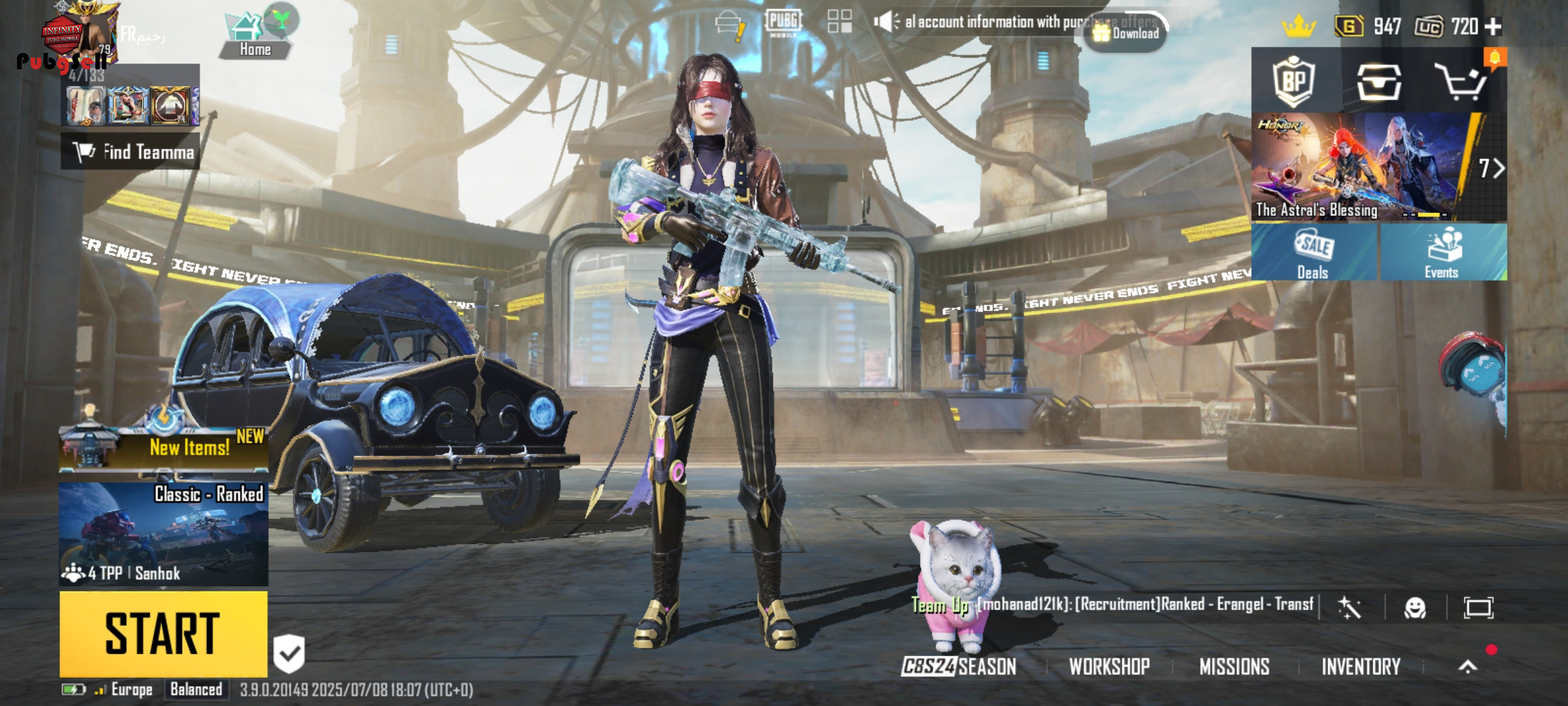Open the Missions menu
Screen dimensions: 1568x706
pyautogui.click(x=1234, y=666)
